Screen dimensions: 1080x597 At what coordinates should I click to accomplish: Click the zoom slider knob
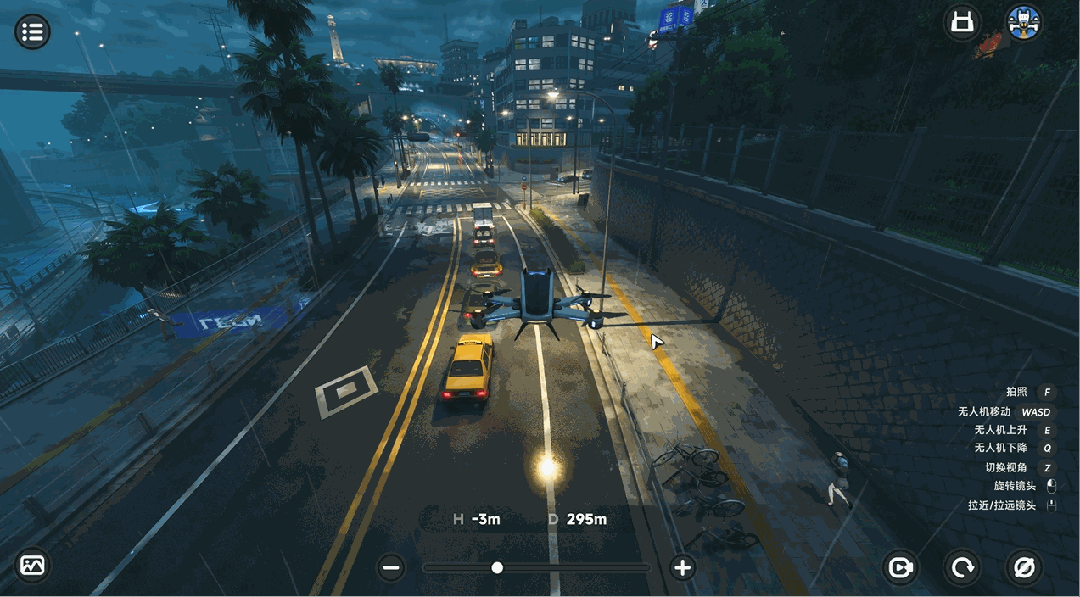point(497,568)
